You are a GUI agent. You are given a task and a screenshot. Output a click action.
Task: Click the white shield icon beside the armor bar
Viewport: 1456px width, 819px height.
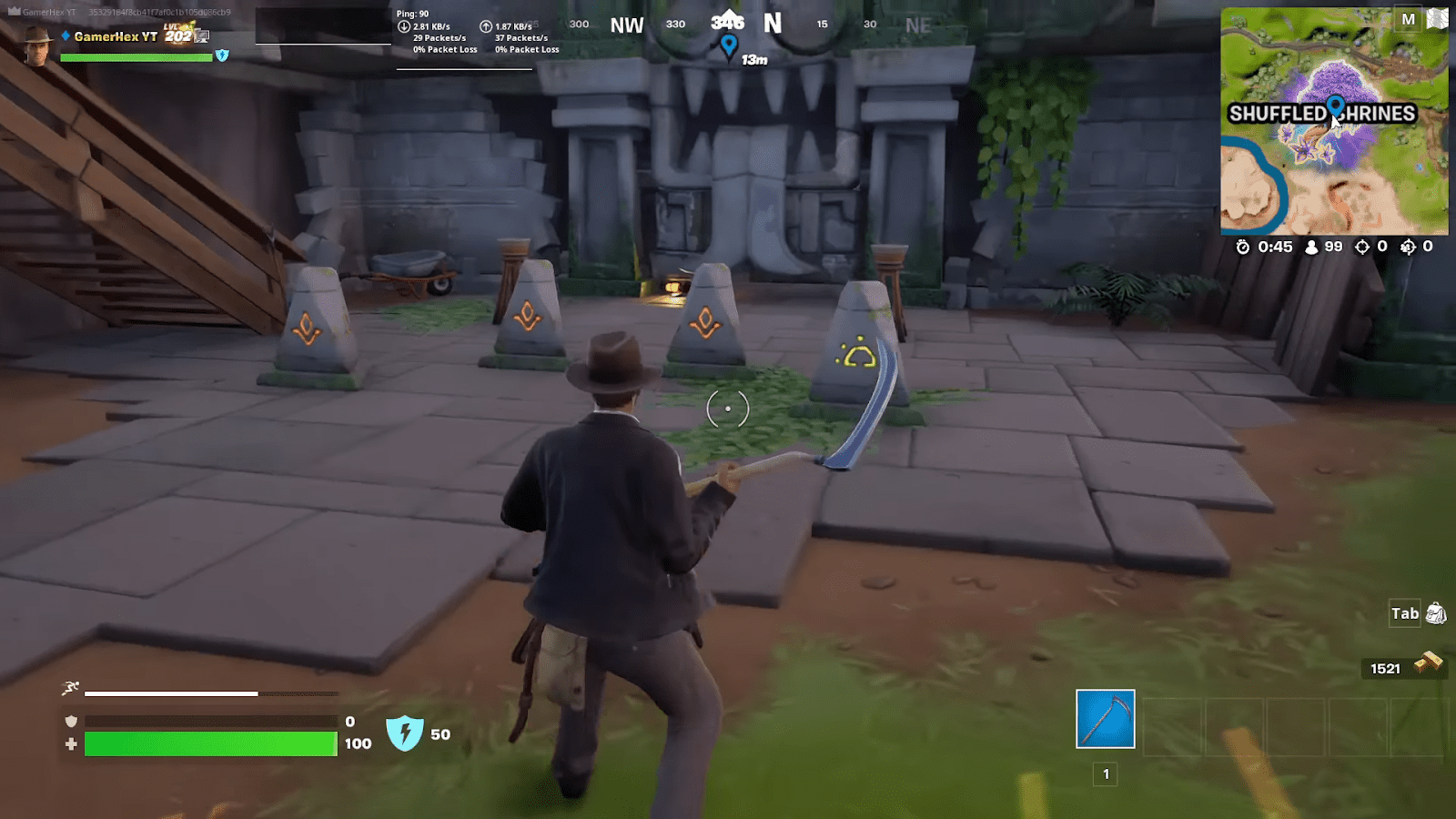point(71,719)
